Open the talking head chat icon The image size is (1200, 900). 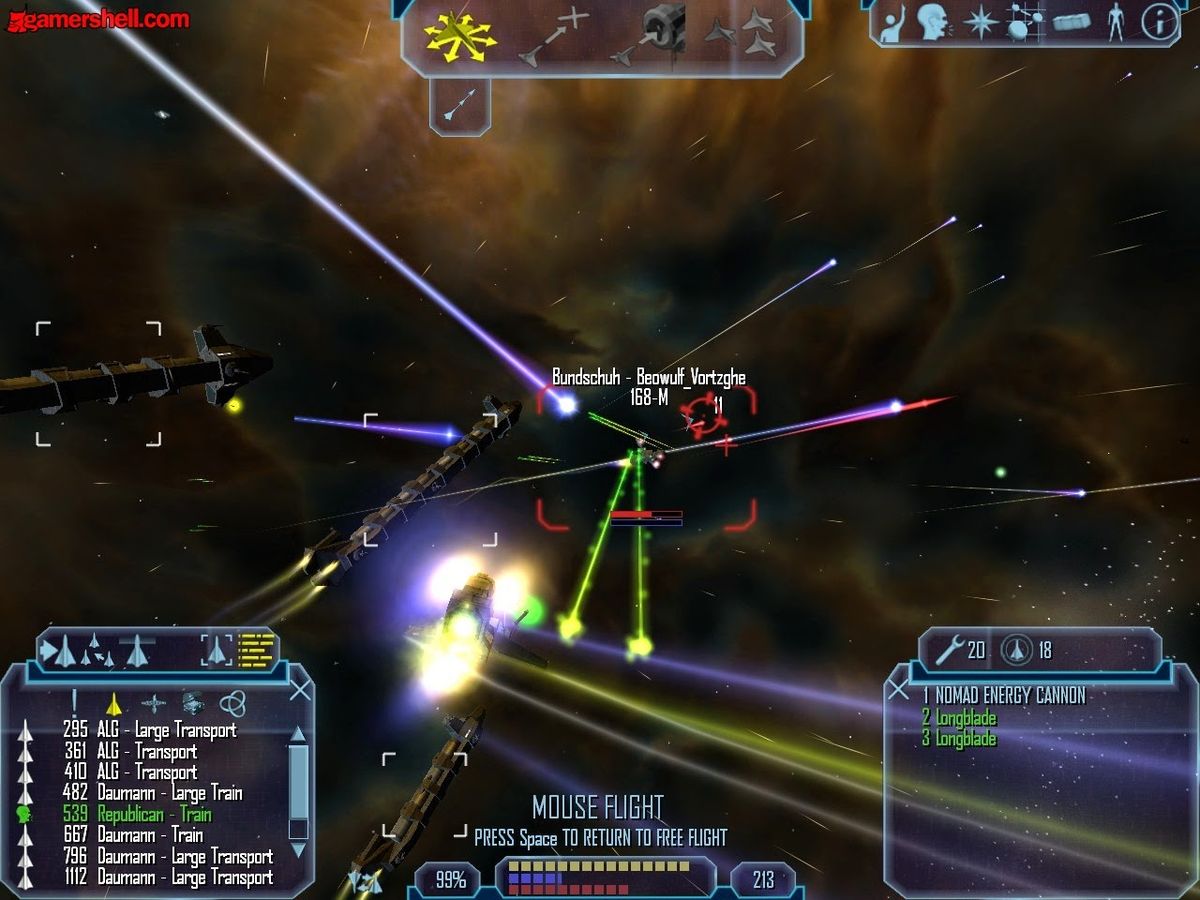pos(933,23)
